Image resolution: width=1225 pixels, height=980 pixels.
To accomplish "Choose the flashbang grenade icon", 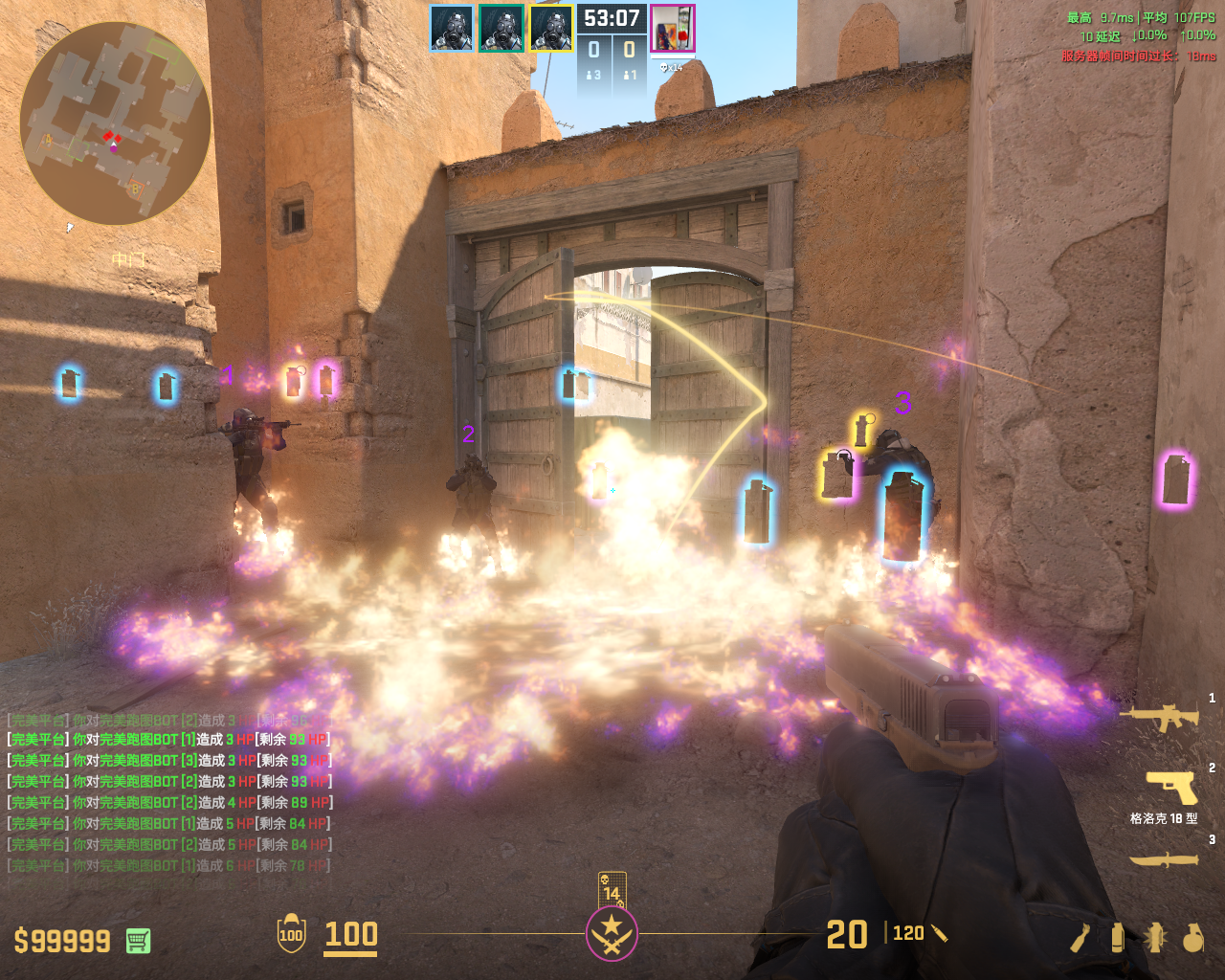I will click(1154, 938).
